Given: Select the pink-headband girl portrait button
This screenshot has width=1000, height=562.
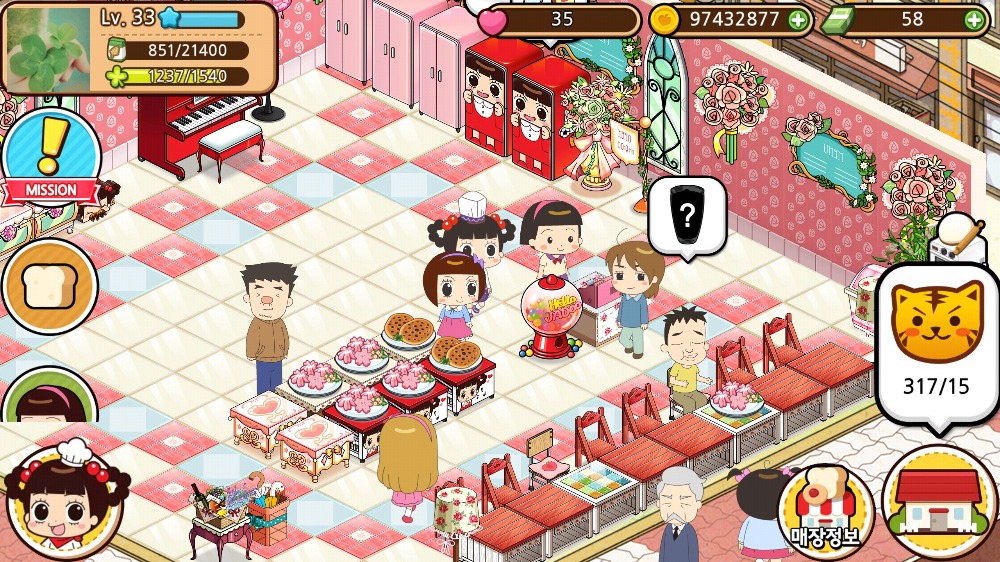Looking at the screenshot, I should [x=48, y=400].
